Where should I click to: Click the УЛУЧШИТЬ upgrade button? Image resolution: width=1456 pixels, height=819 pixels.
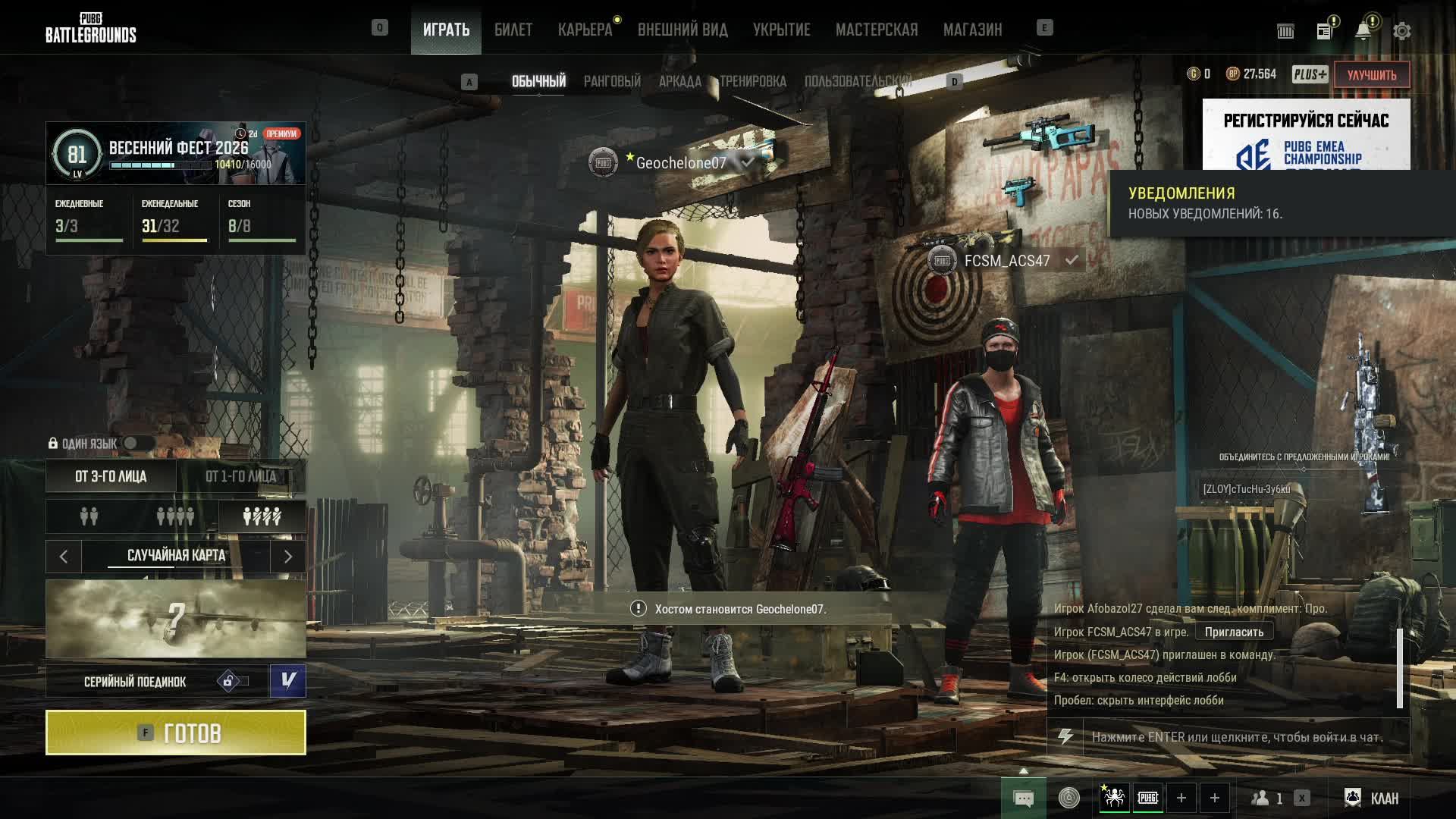coord(1371,74)
